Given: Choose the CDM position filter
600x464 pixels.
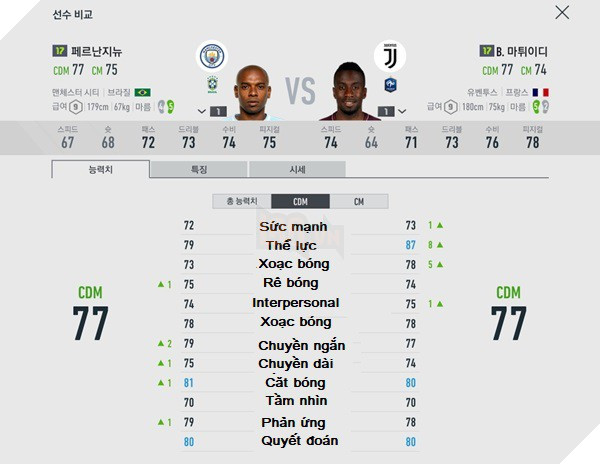Looking at the screenshot, I should point(300,201).
